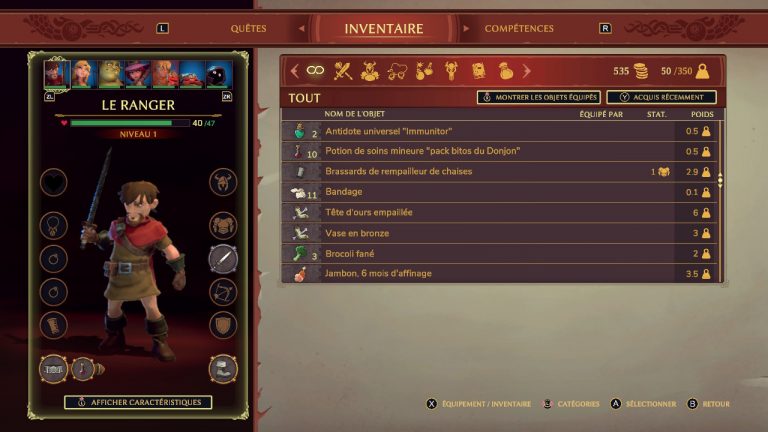Filter by crossed swords weapons category
Screen dimensions: 768x432
click(x=343, y=71)
